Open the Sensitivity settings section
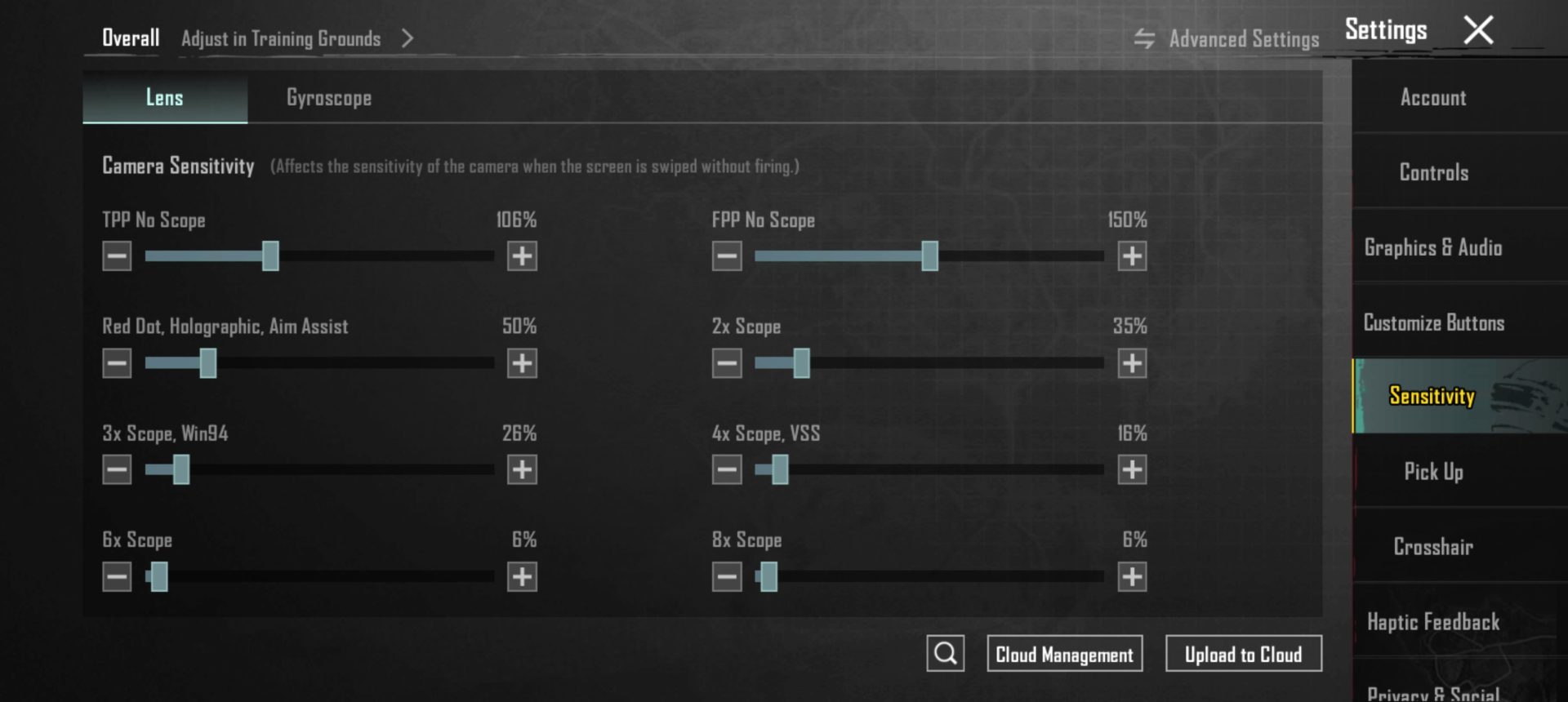1568x702 pixels. coord(1433,398)
